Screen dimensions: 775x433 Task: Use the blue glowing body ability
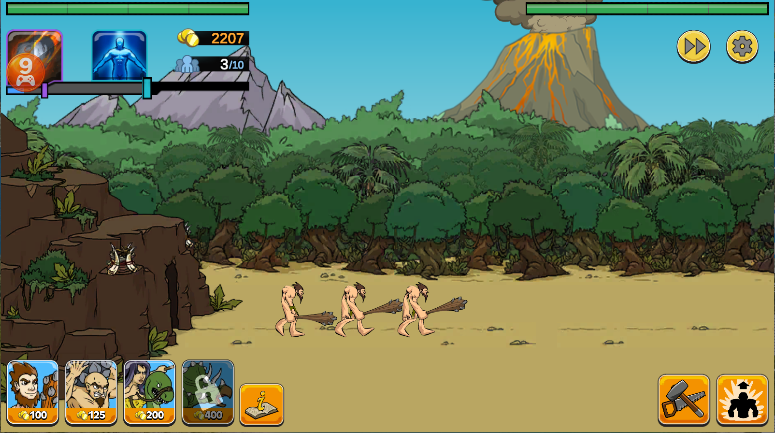click(119, 55)
